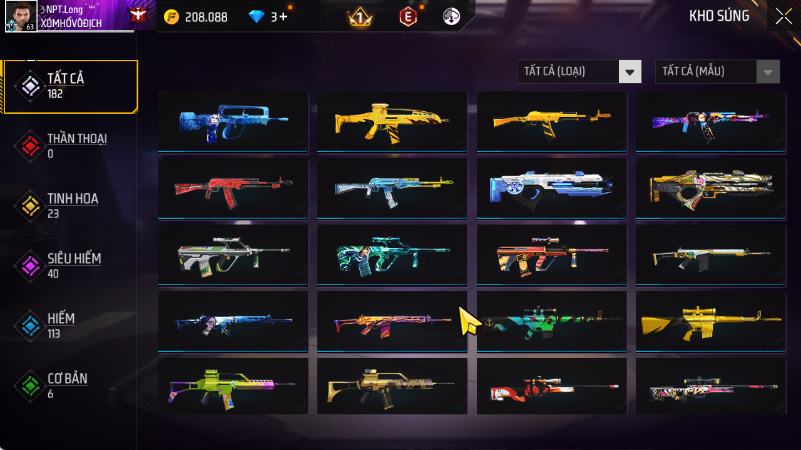
Task: Close the KHO SÚNG weapon vault
Action: pos(783,15)
